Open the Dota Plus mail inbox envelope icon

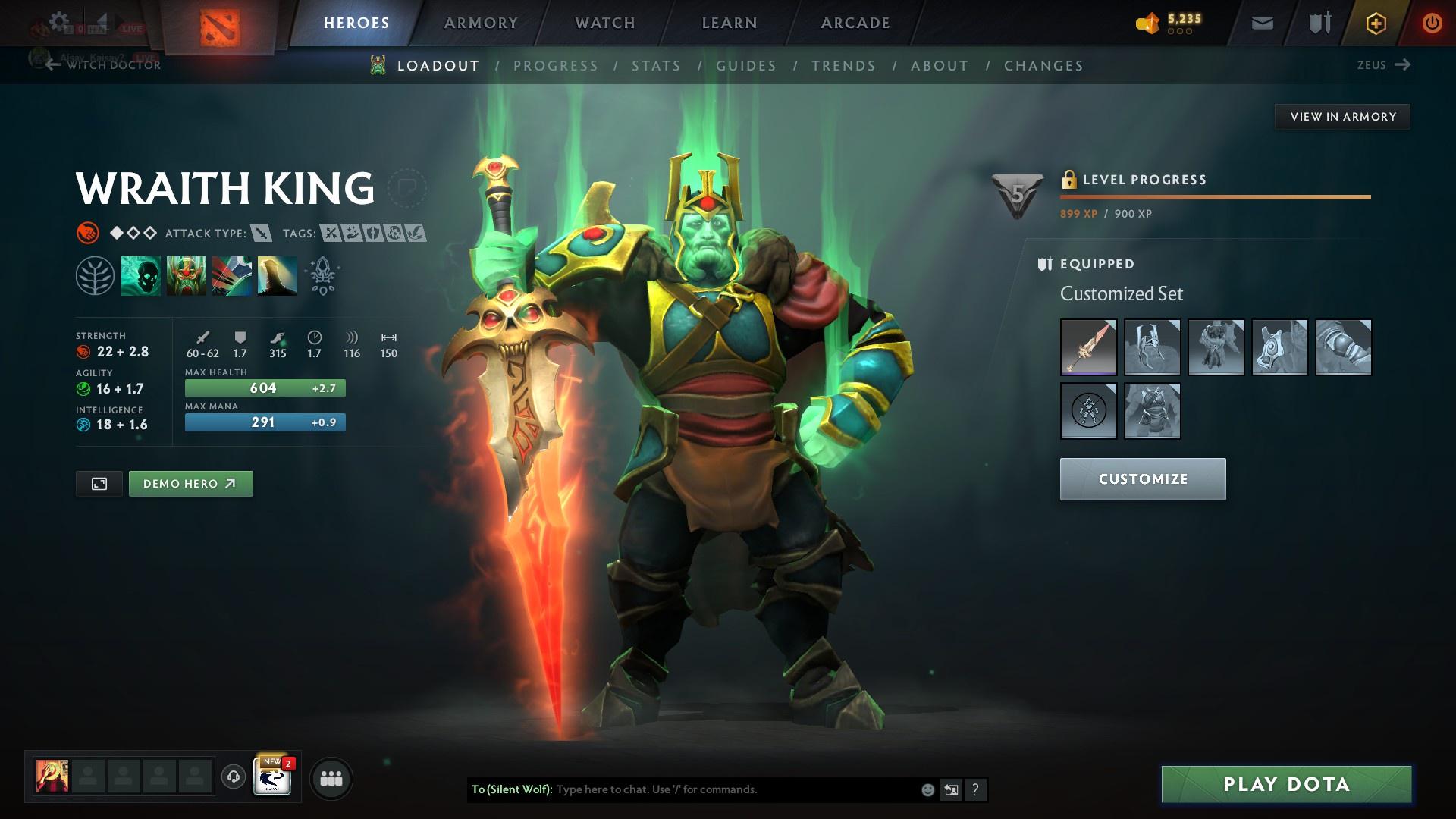click(1261, 23)
